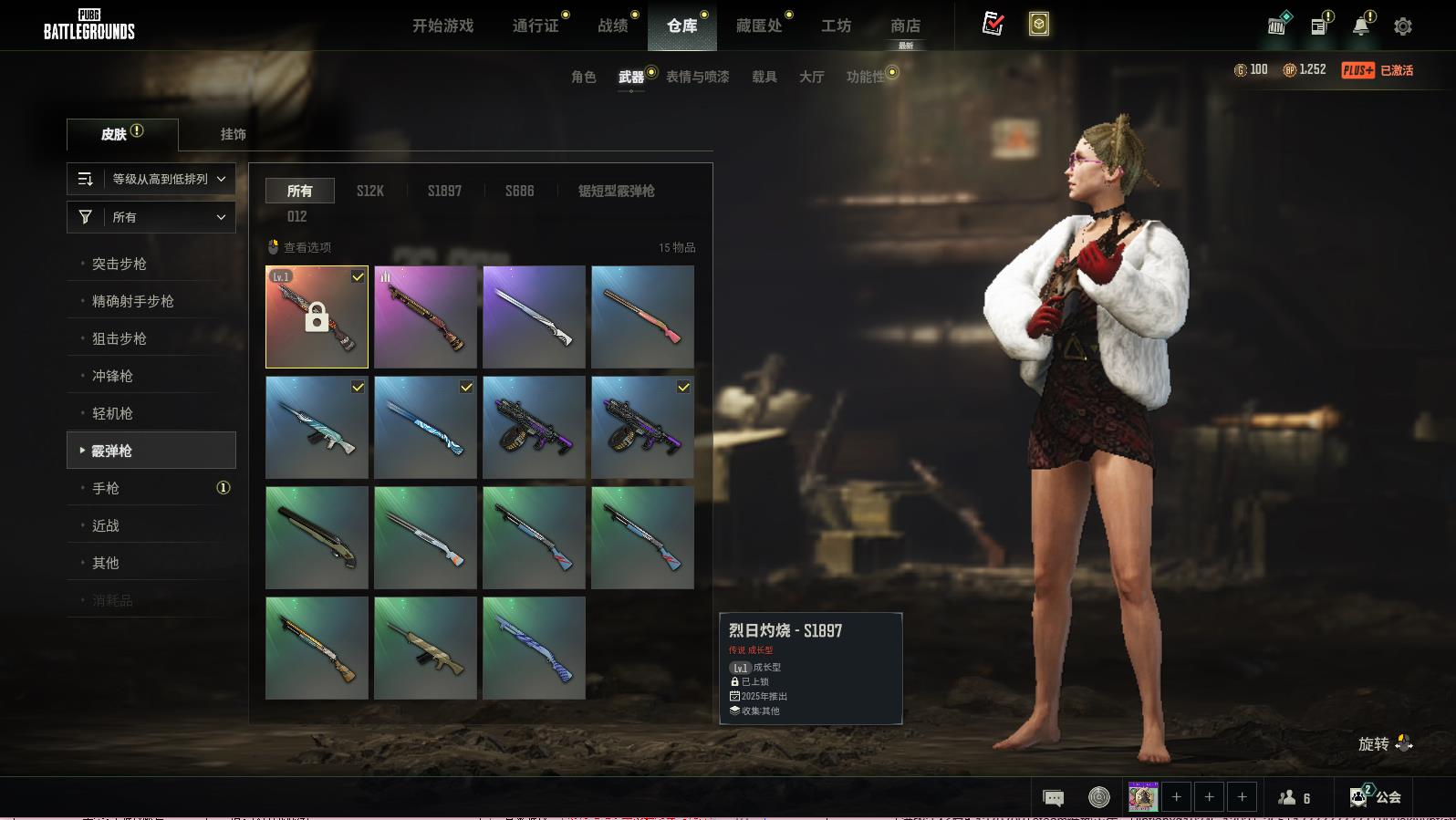Viewport: 1456px width, 820px height.
Task: Select the 狙击步枪 sniper rifle category
Action: click(x=120, y=338)
